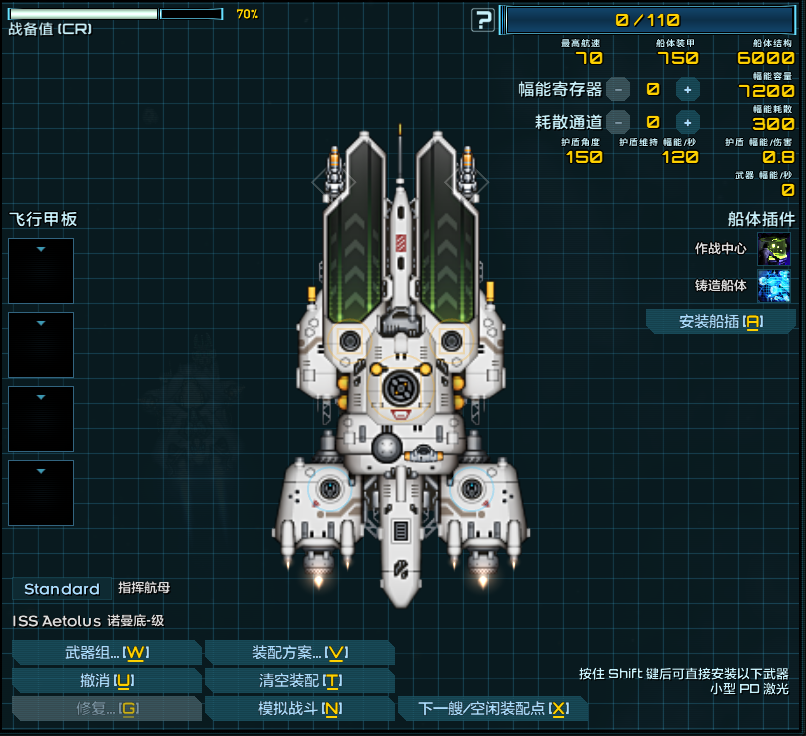Screen dimensions: 806x736
Task: Open the question mark help button
Action: point(484,20)
